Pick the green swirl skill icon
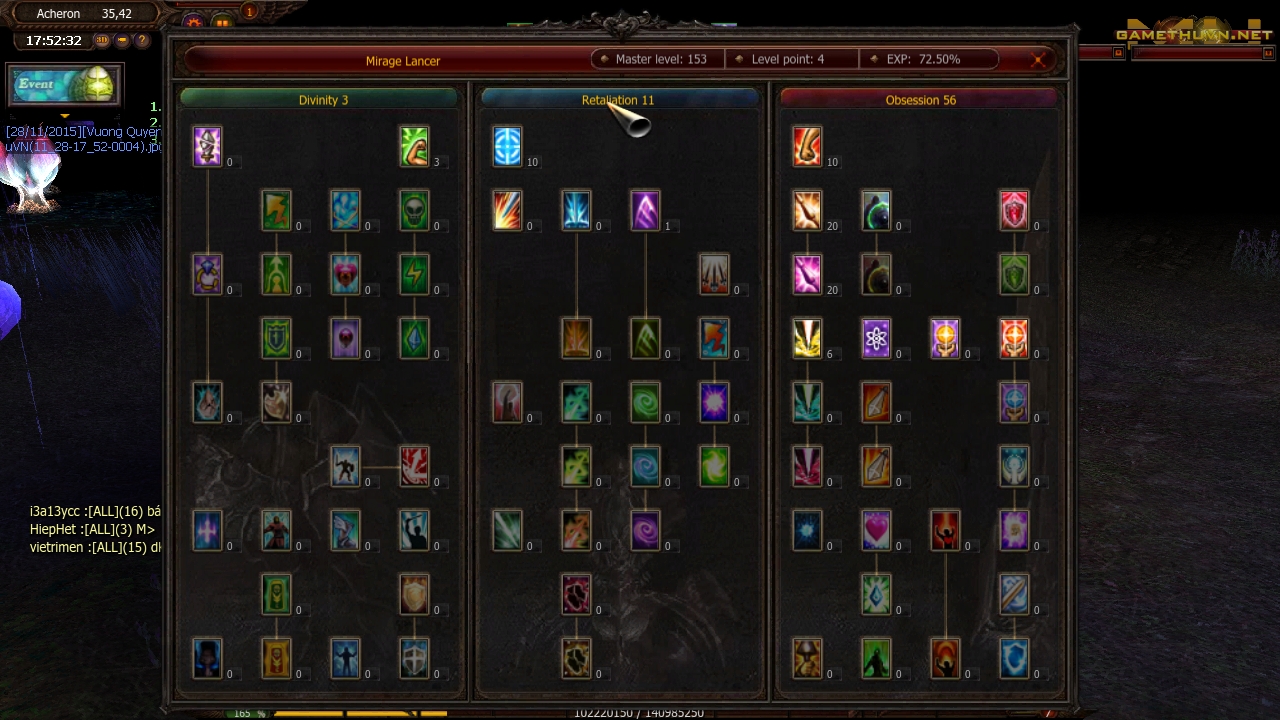The image size is (1280, 720). point(645,402)
